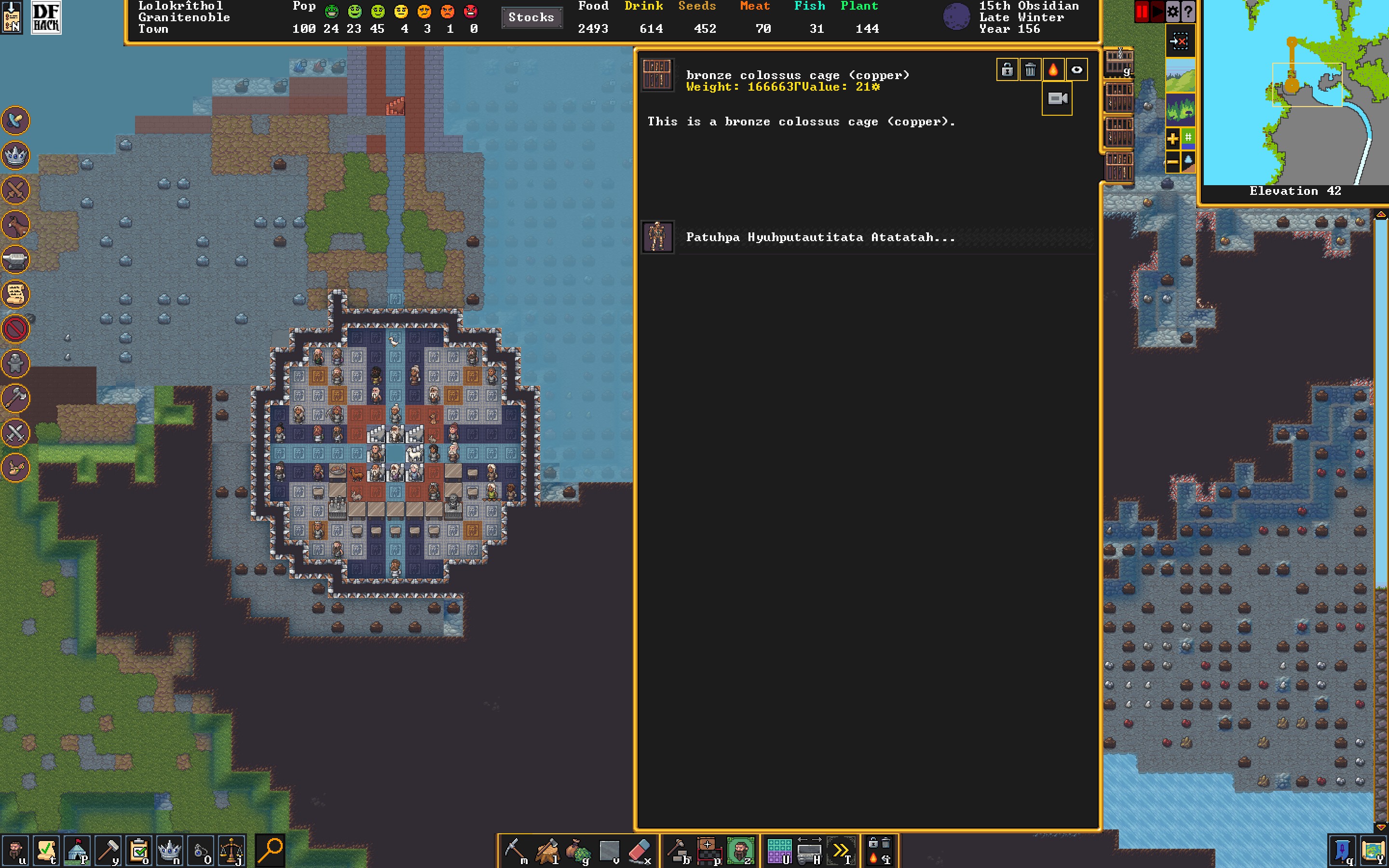This screenshot has width=1389, height=868.
Task: Select the pickaxe mining tool
Action: coord(514,850)
